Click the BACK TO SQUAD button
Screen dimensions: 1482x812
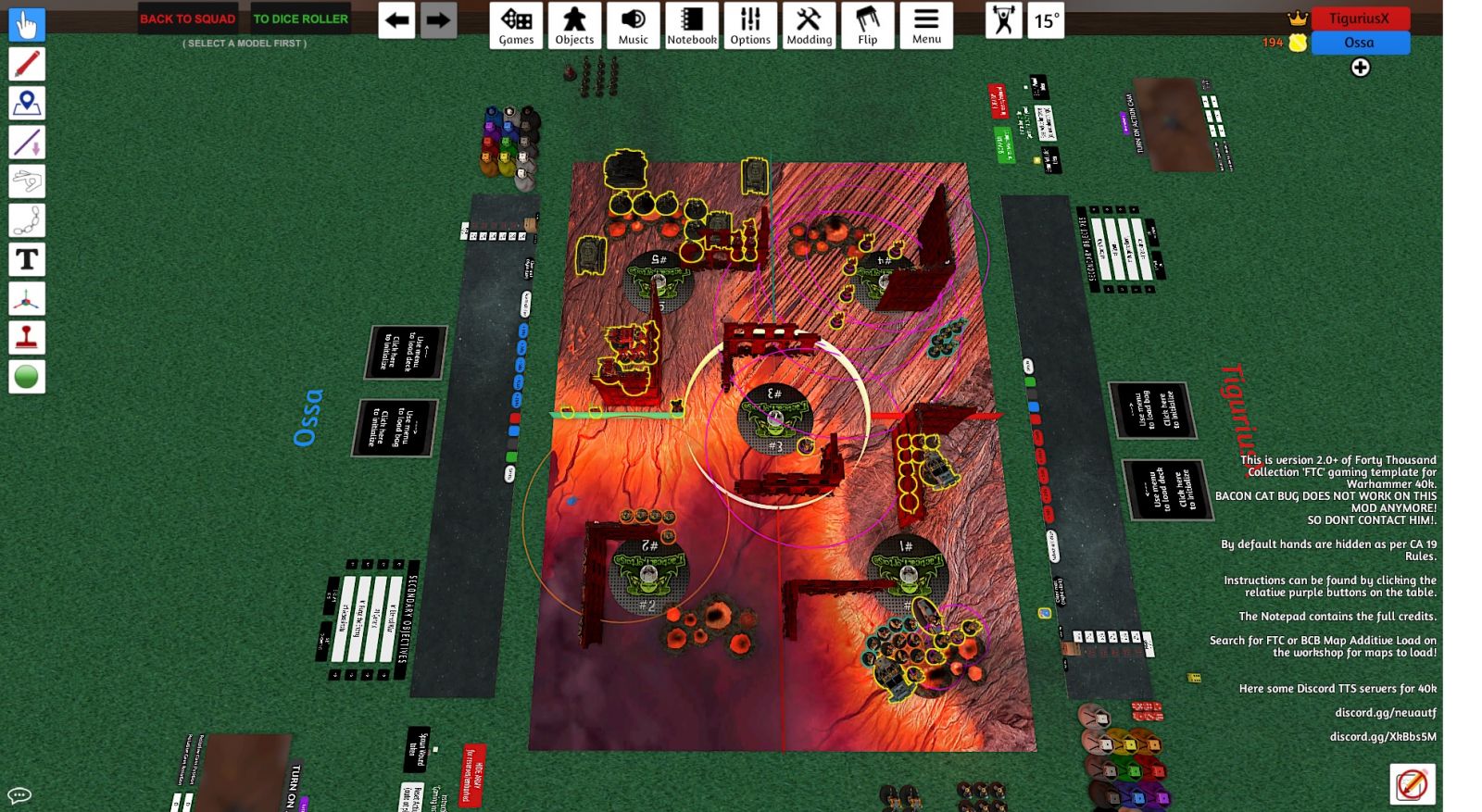click(x=187, y=19)
